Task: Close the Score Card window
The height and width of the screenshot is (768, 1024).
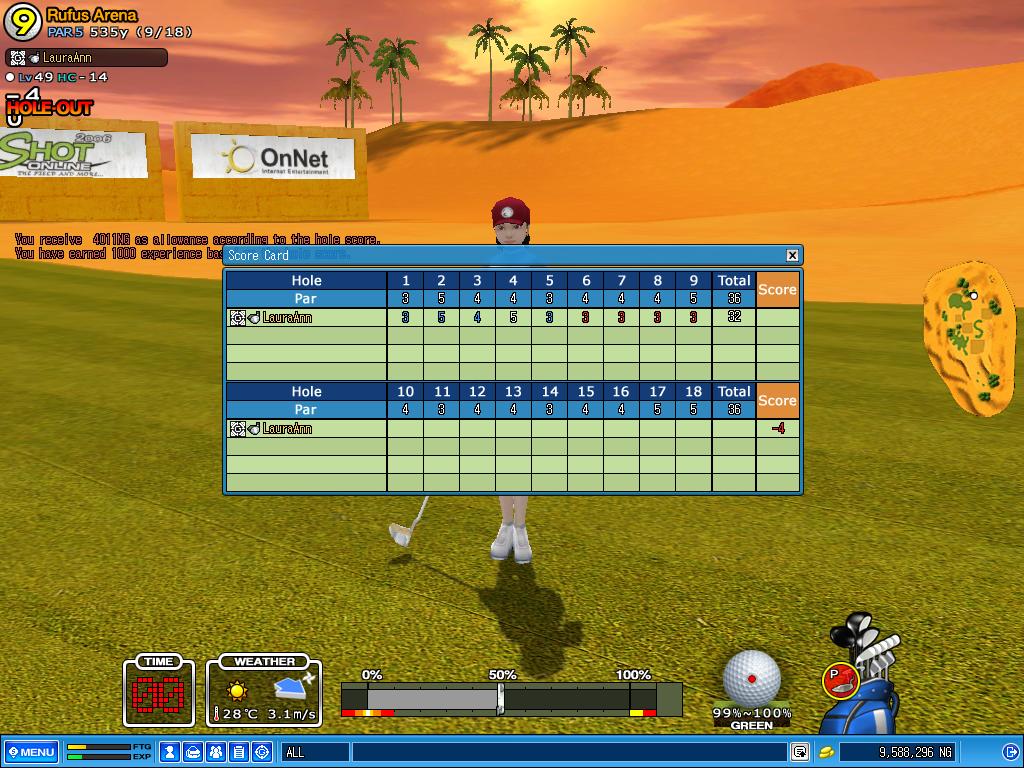Action: click(792, 255)
